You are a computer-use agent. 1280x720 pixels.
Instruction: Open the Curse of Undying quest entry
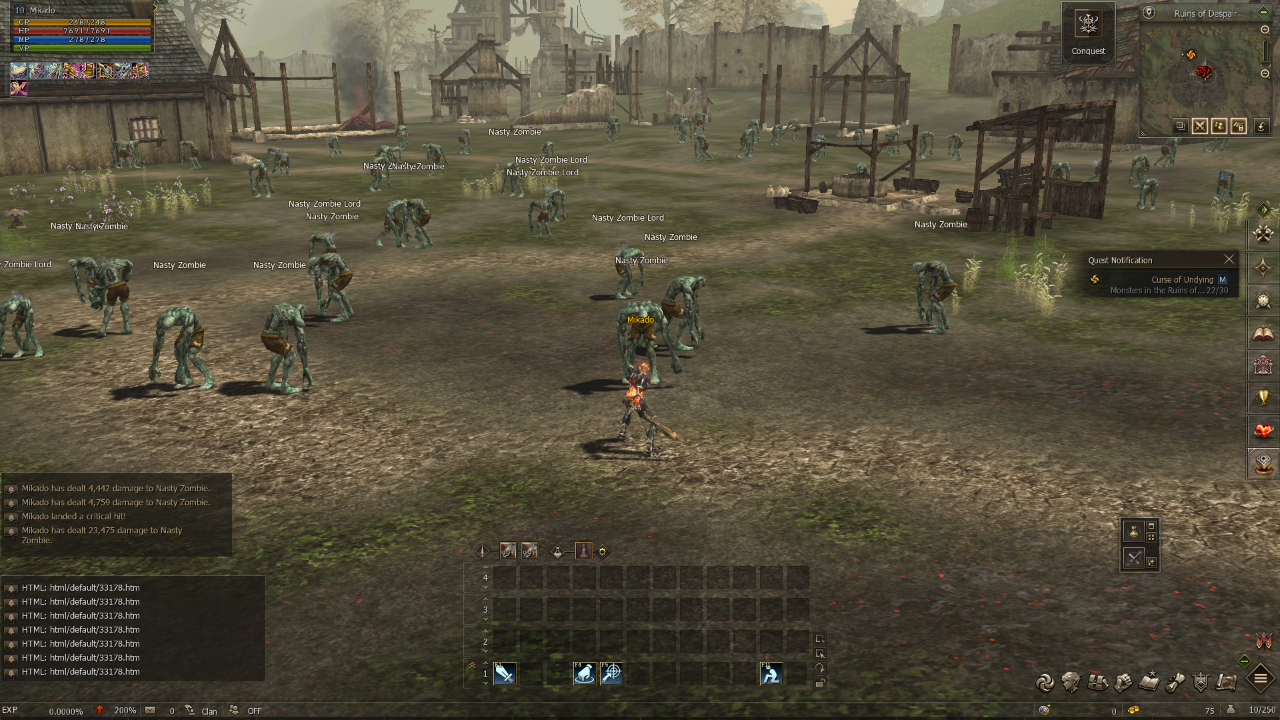click(x=1182, y=280)
